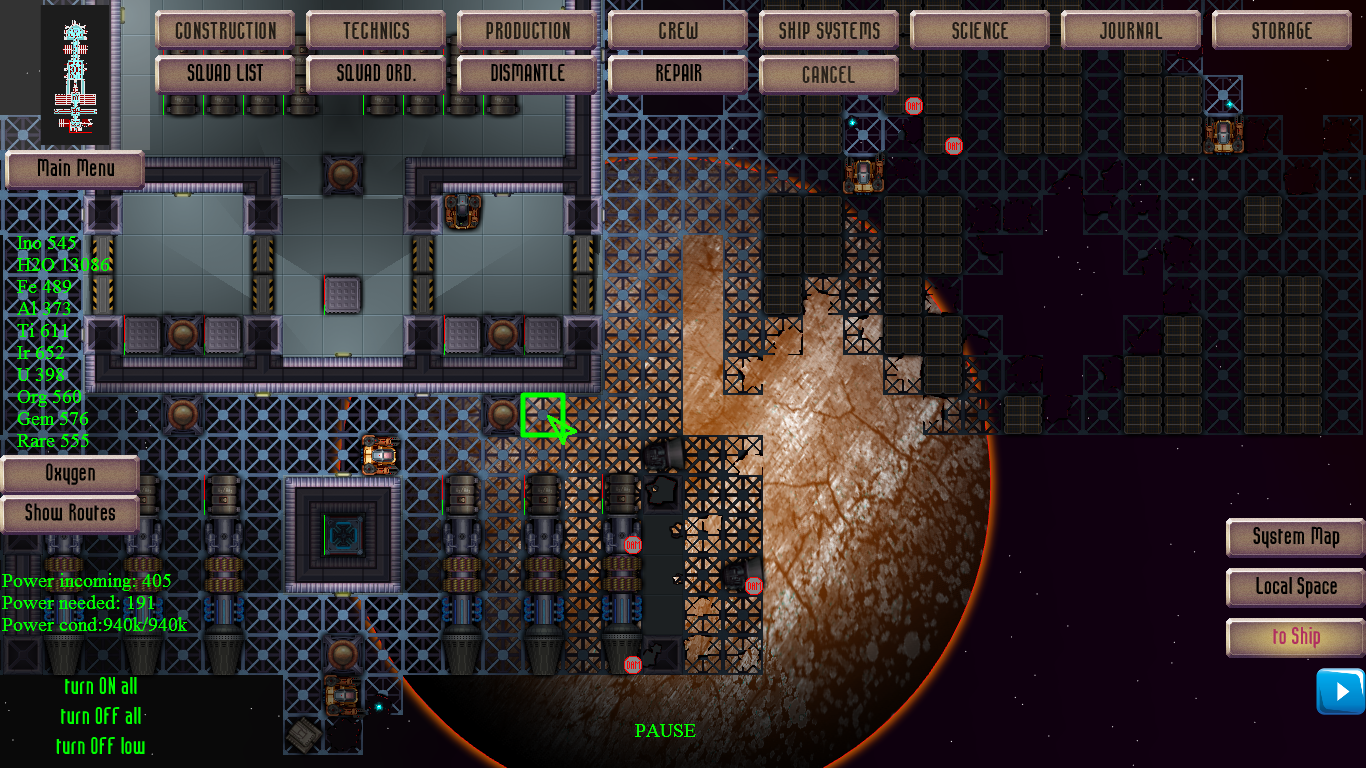Screen dimensions: 1366x768
Task: Activate the Dismantle tool
Action: 527,74
